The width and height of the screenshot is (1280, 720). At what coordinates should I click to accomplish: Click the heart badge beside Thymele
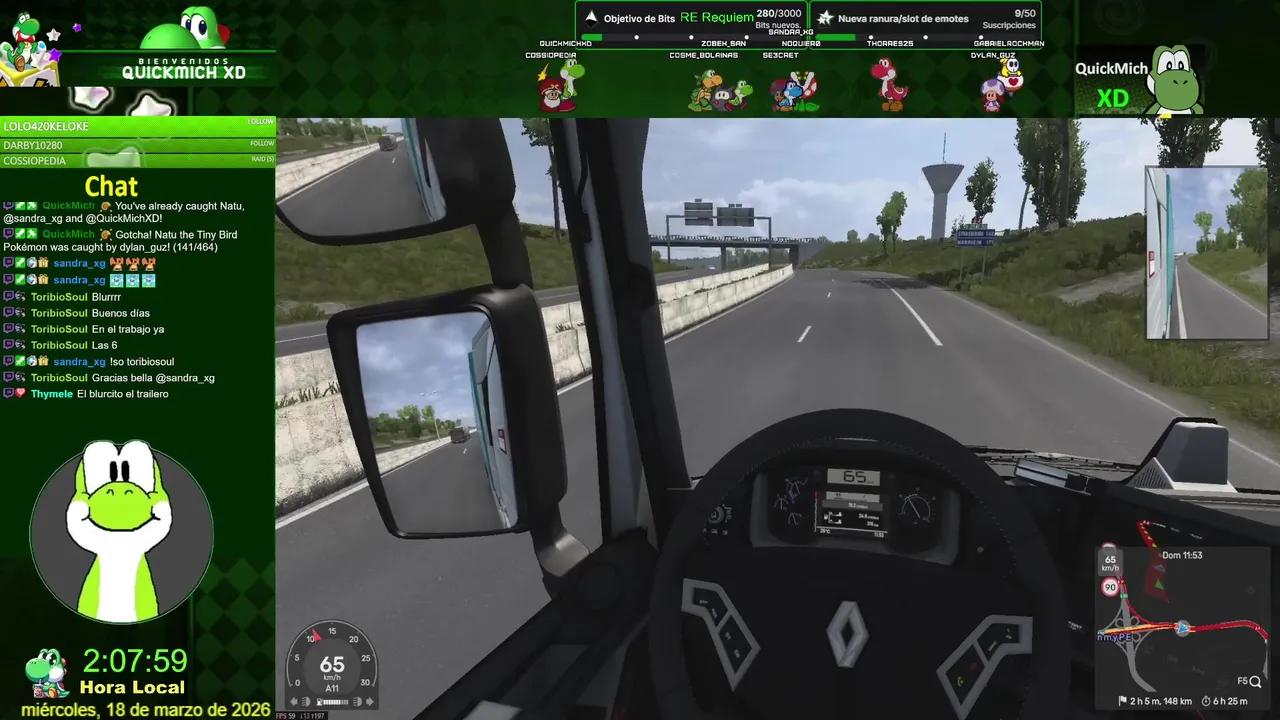pyautogui.click(x=19, y=393)
